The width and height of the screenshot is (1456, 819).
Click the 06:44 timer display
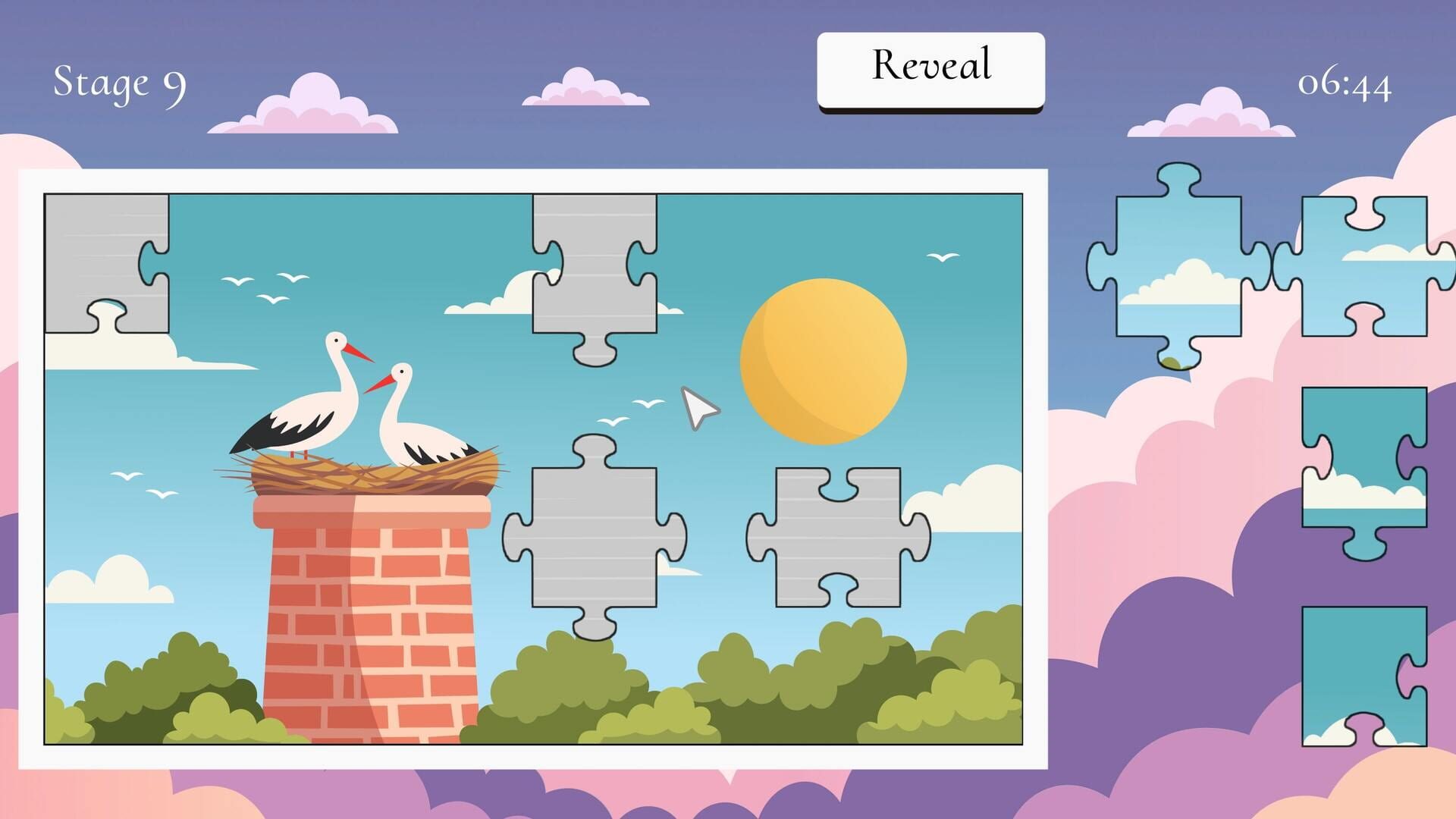point(1346,85)
